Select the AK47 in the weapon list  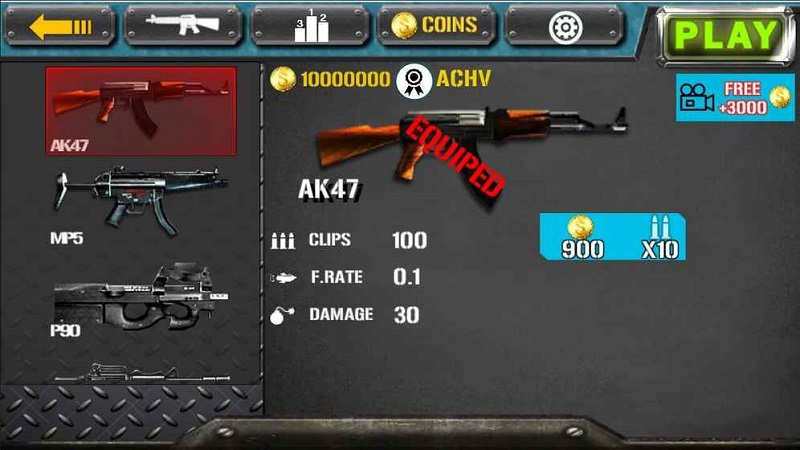tap(141, 111)
